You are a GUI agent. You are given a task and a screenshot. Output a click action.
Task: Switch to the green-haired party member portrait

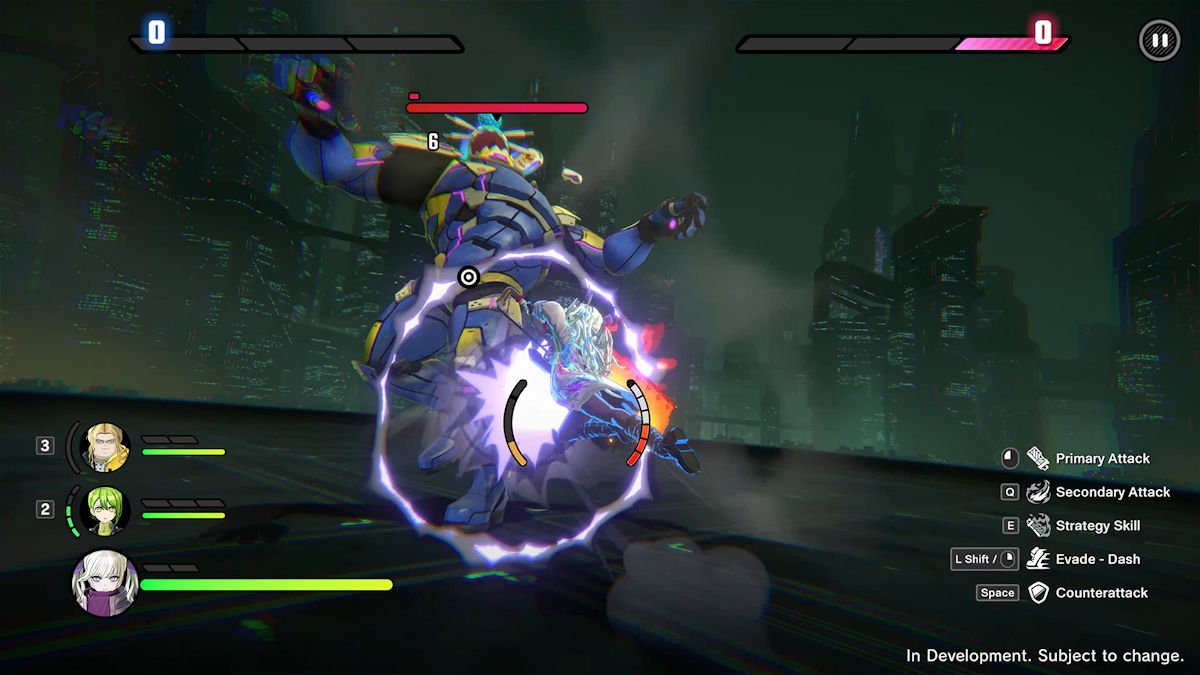[105, 509]
